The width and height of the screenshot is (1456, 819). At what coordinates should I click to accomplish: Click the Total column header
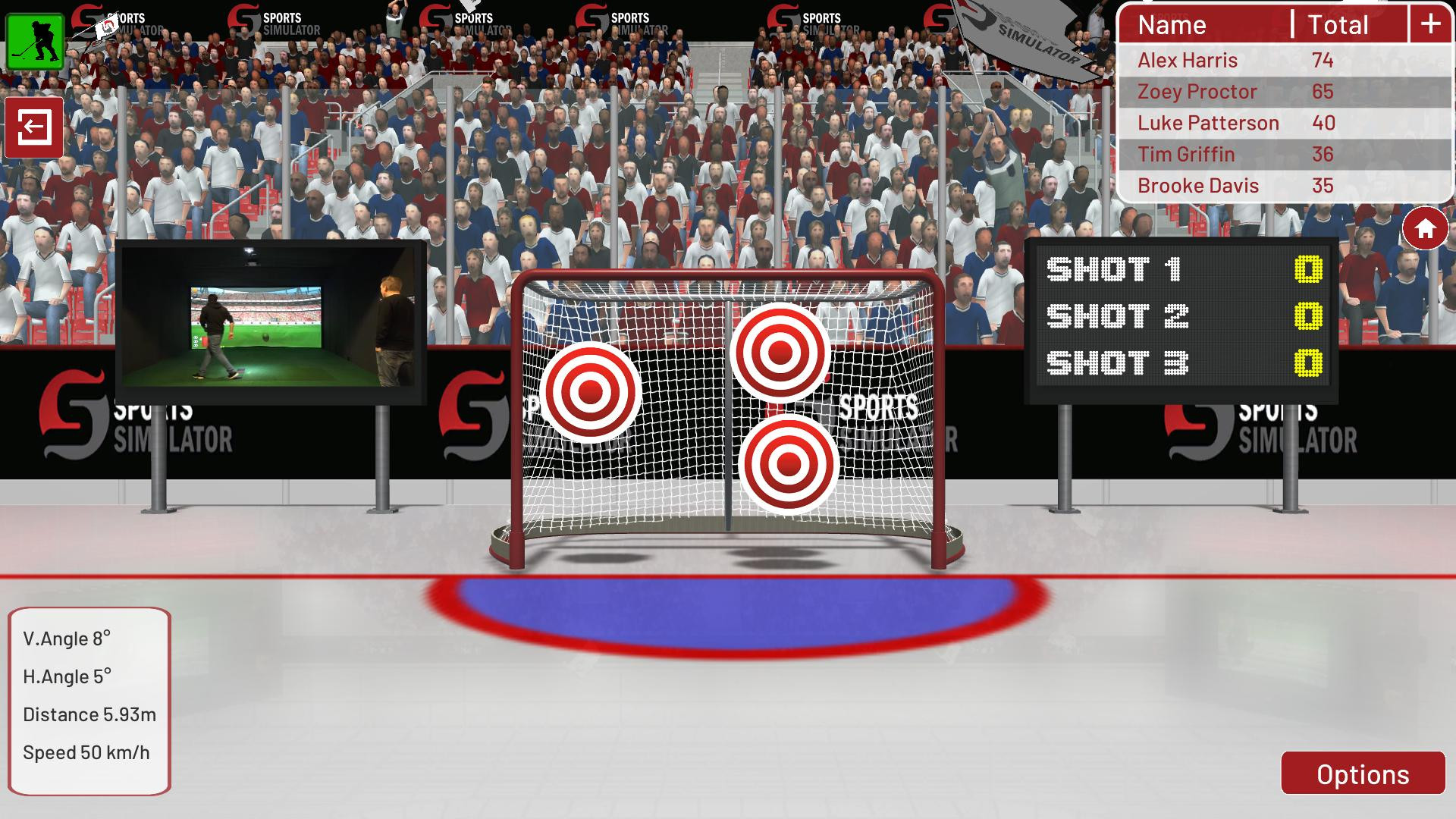(1338, 25)
